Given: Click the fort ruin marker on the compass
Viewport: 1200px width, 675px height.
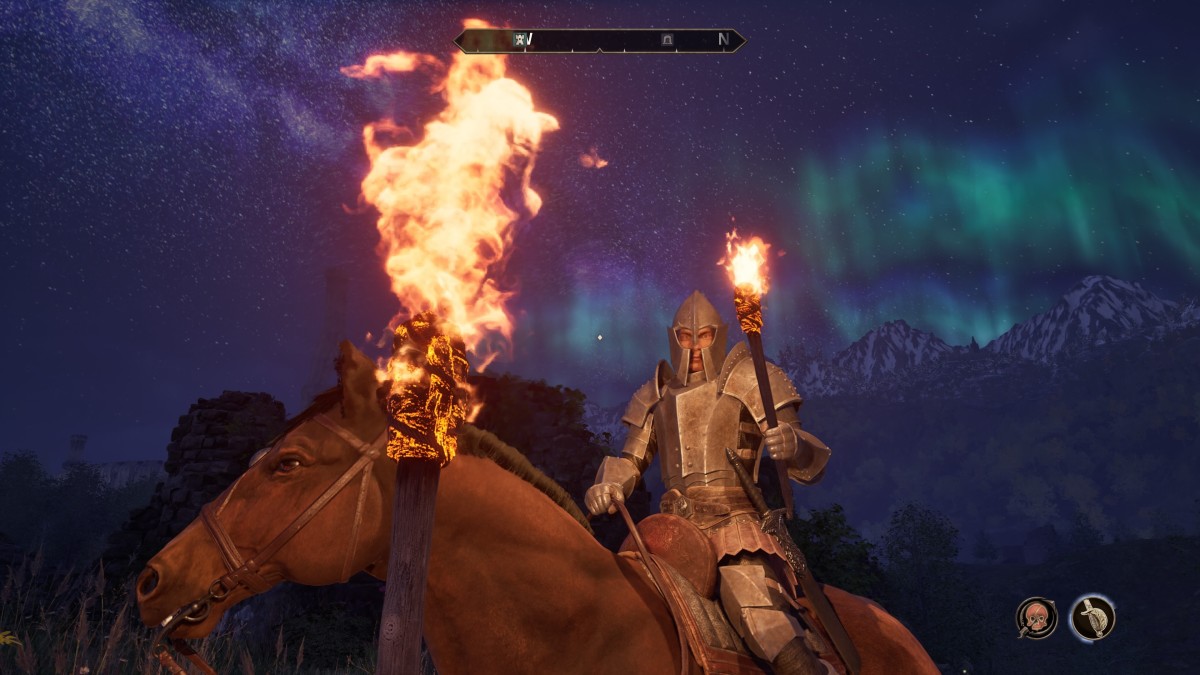Looking at the screenshot, I should [x=520, y=40].
